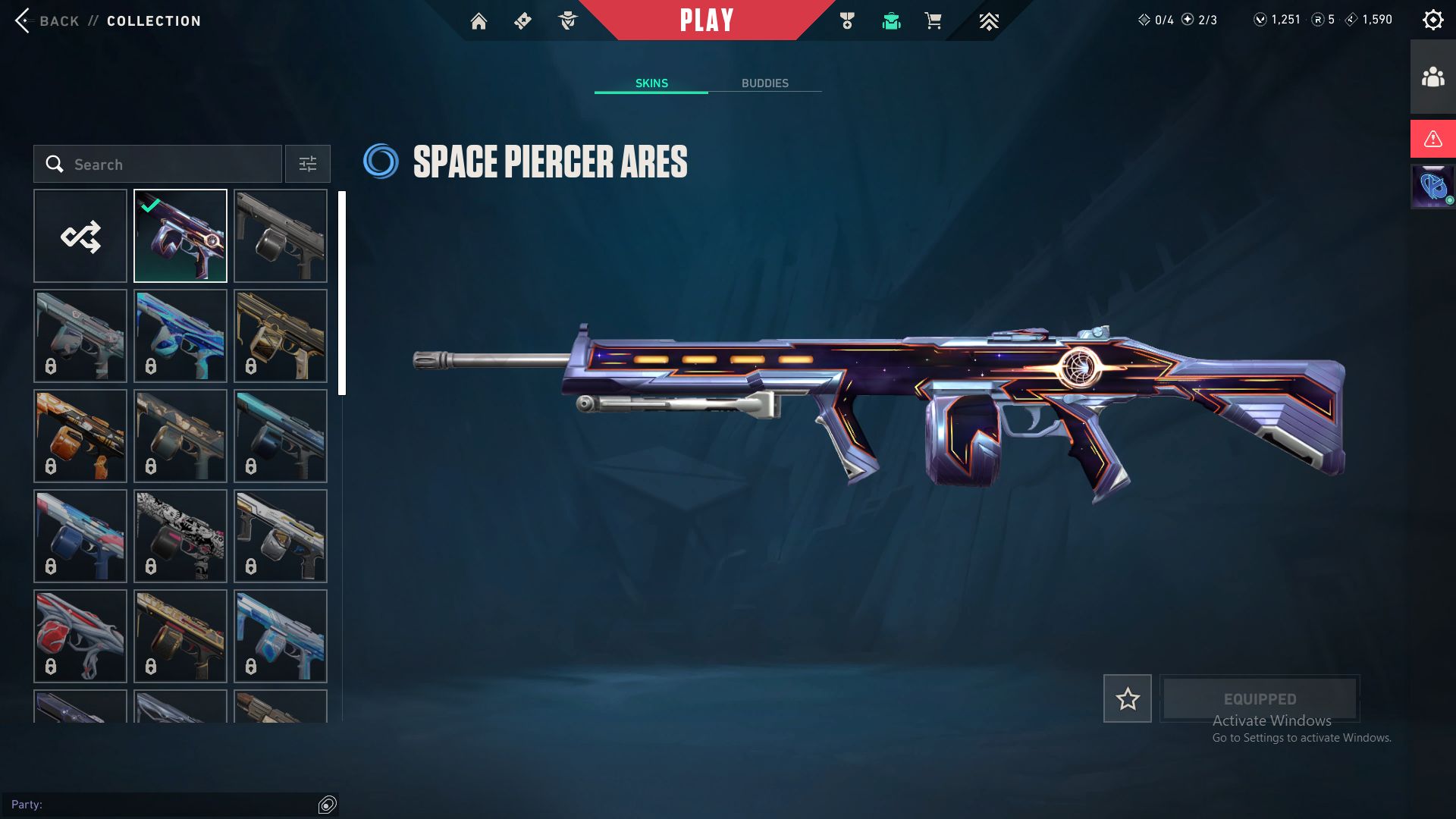Select the random skin shuffle tile

pos(80,236)
